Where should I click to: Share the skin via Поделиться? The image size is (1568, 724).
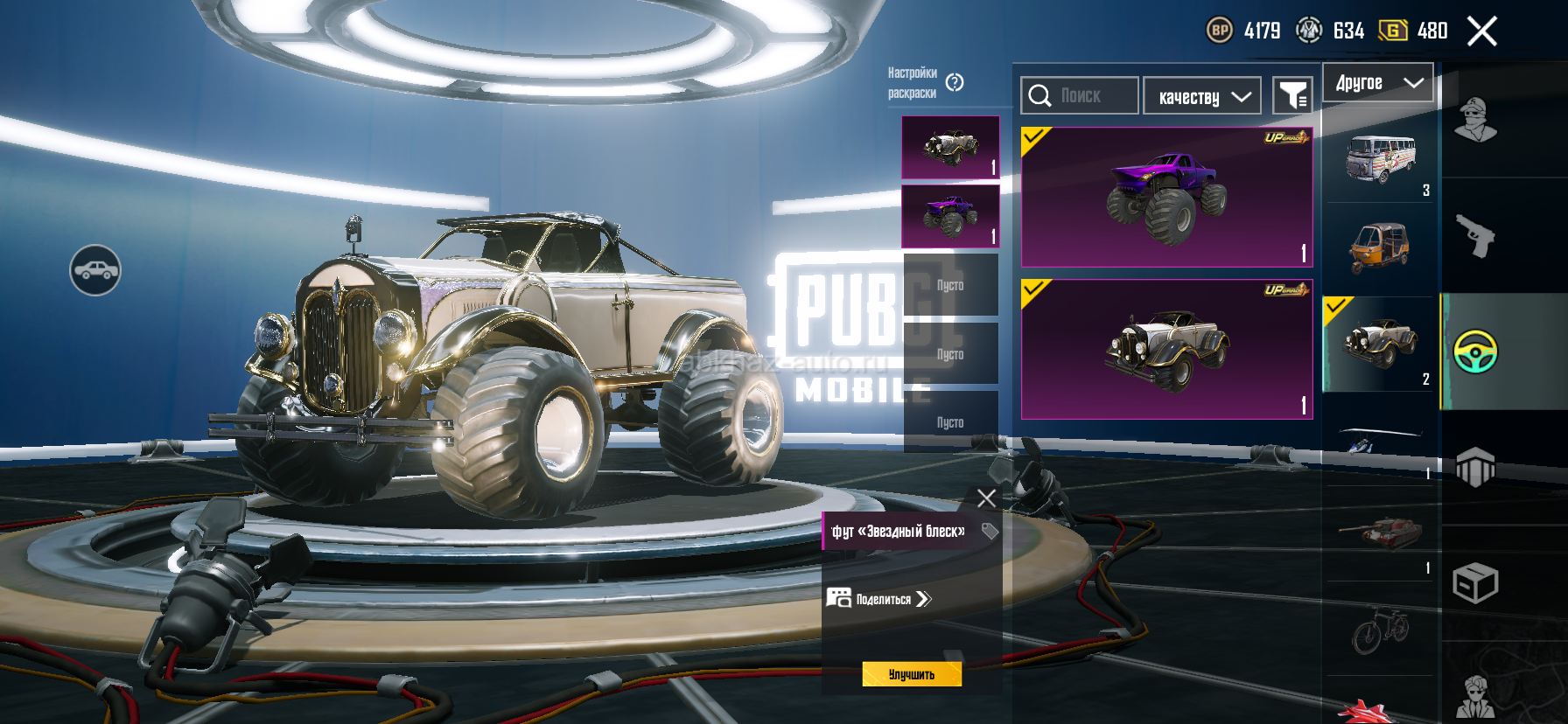[879, 599]
